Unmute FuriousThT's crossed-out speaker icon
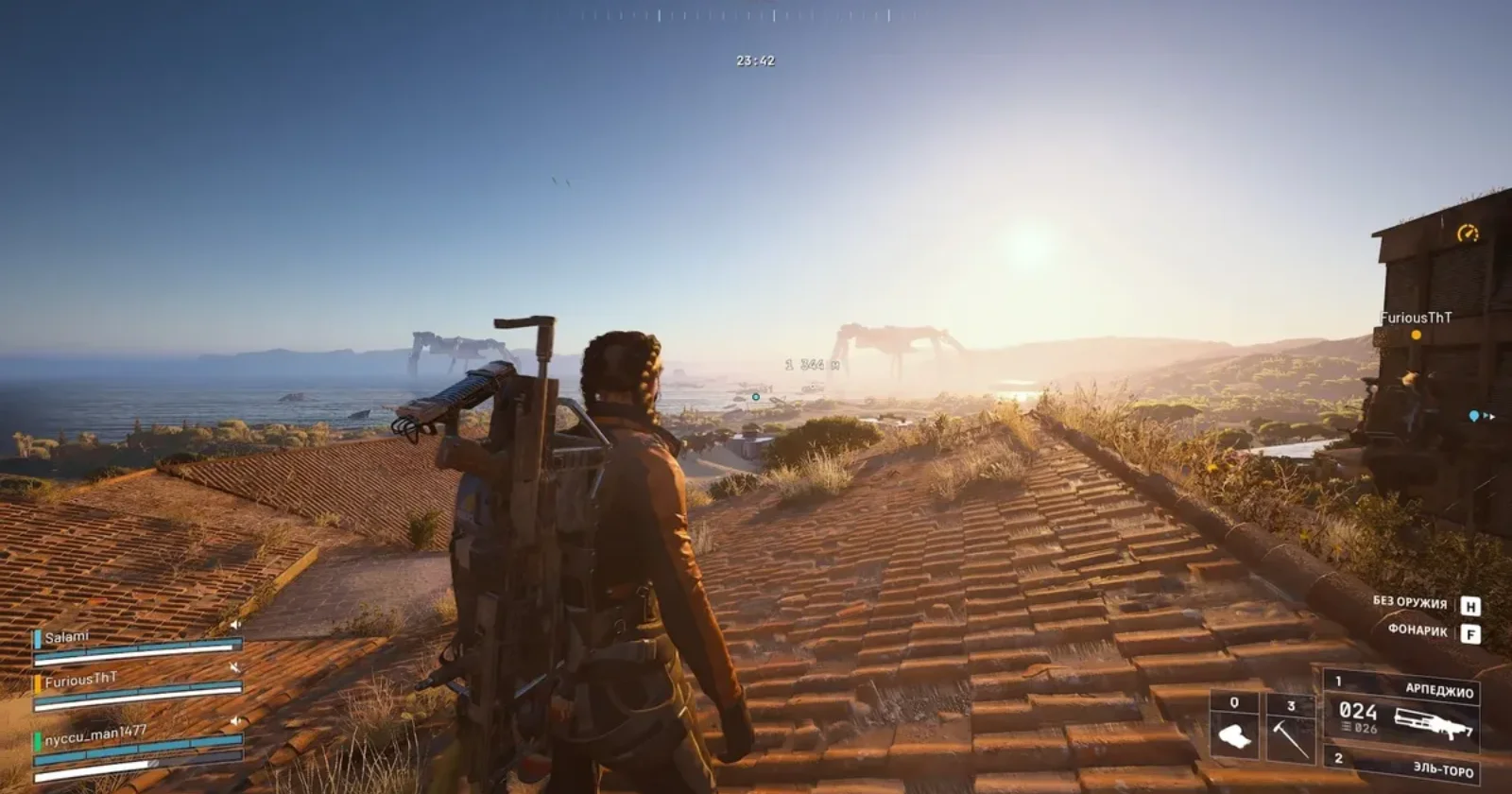The image size is (1512, 794). 234,668
